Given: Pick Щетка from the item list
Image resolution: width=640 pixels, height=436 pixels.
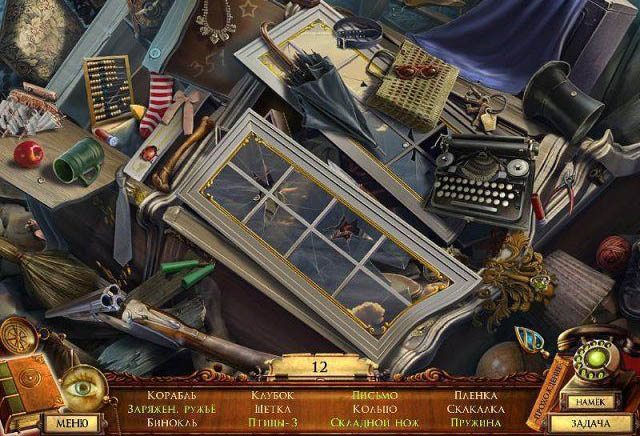Looking at the screenshot, I should [272, 409].
